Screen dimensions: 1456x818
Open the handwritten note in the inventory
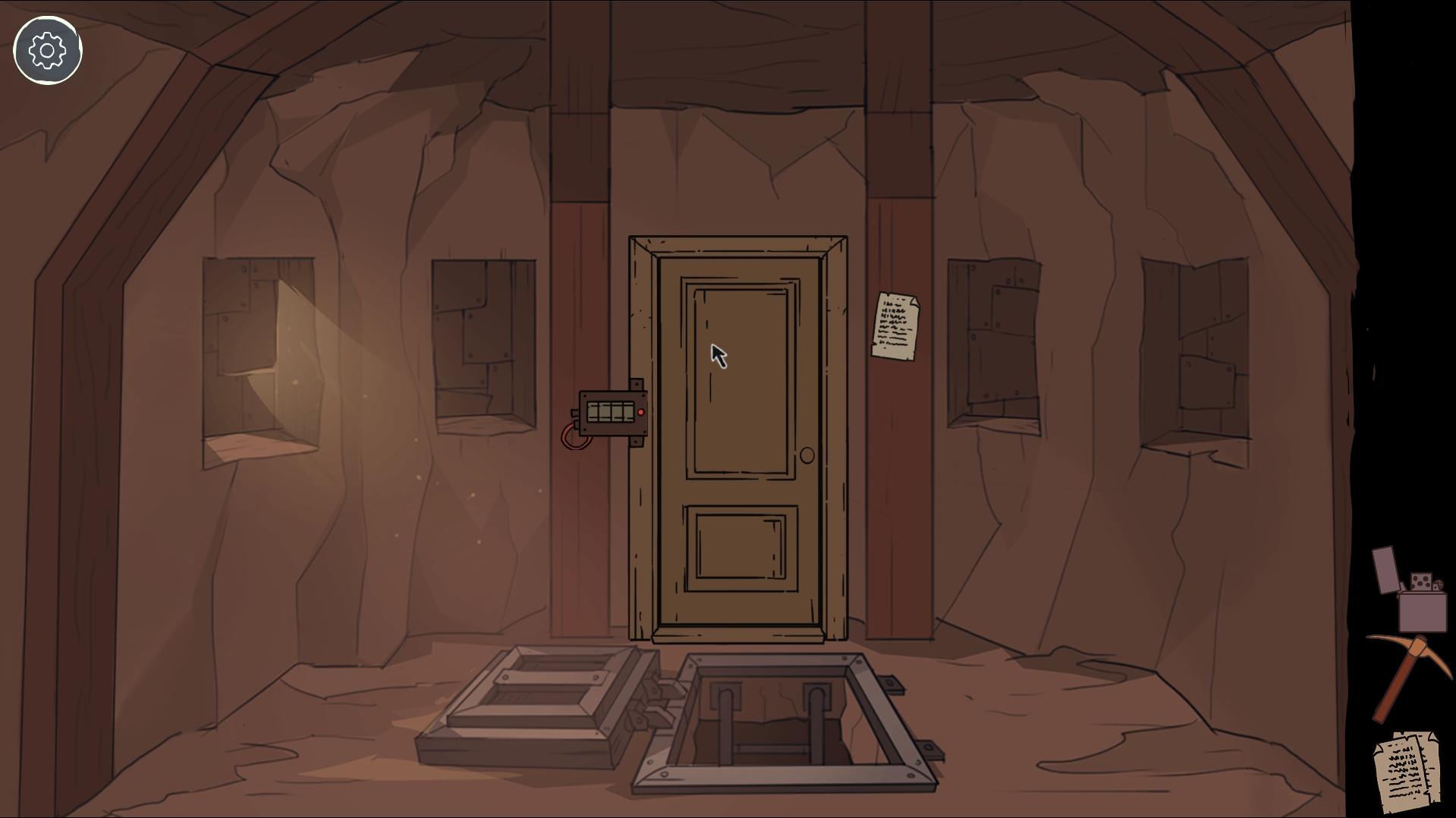(1407, 766)
